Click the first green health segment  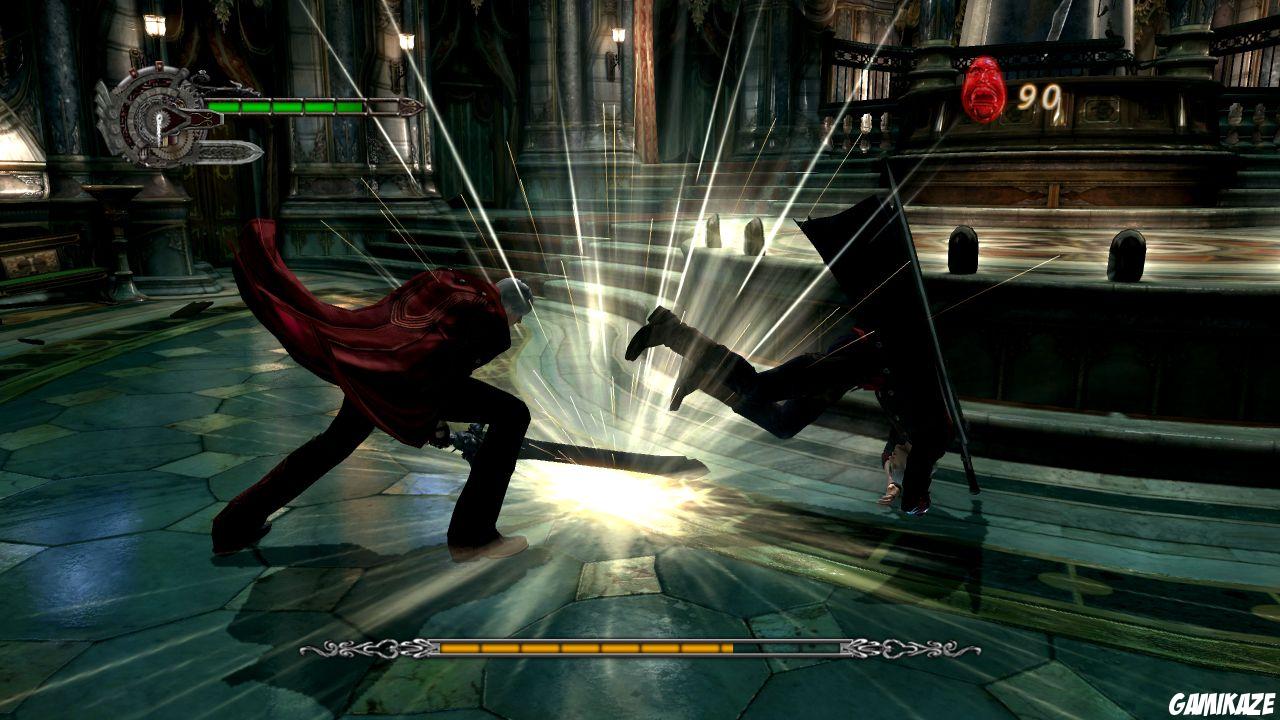click(225, 106)
